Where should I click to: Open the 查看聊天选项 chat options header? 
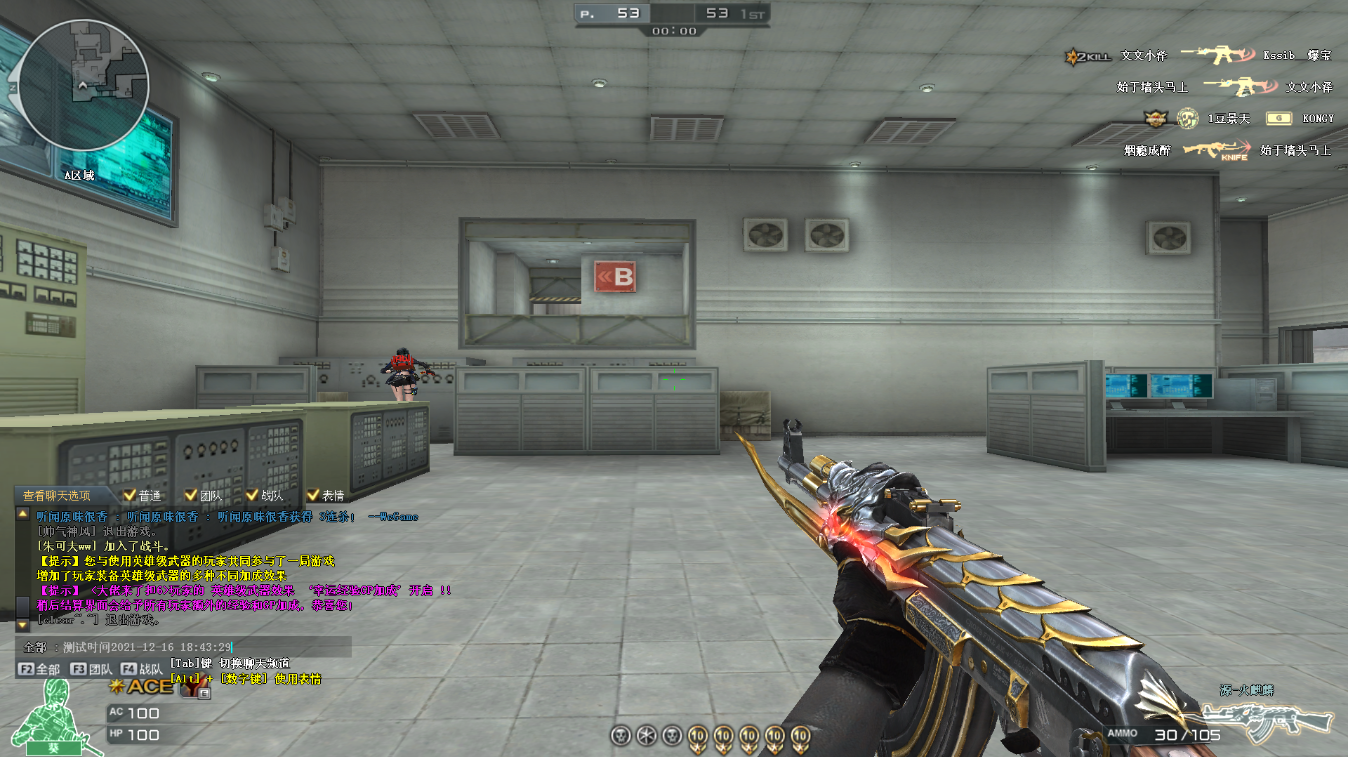[57, 495]
